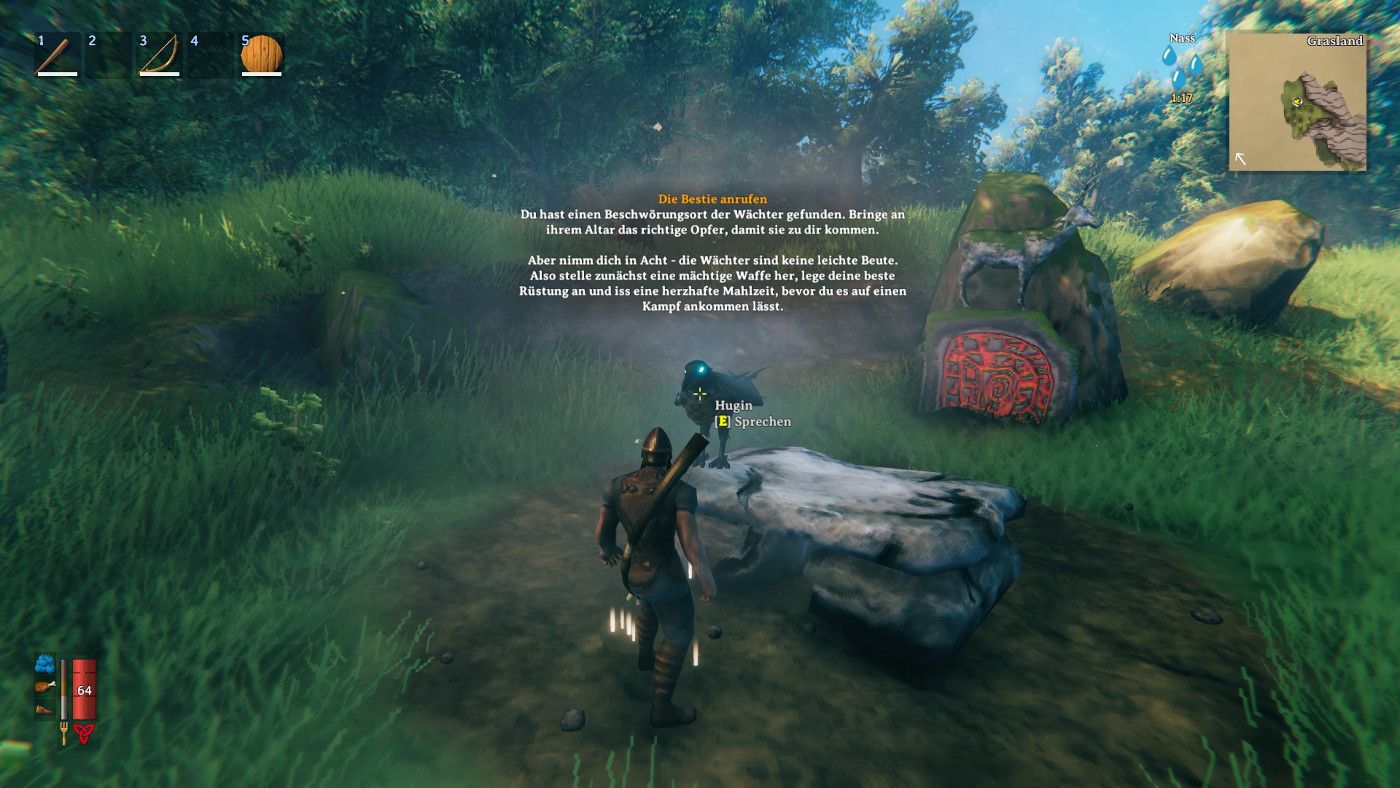
Task: Click the golden fork food icon
Action: click(x=64, y=732)
